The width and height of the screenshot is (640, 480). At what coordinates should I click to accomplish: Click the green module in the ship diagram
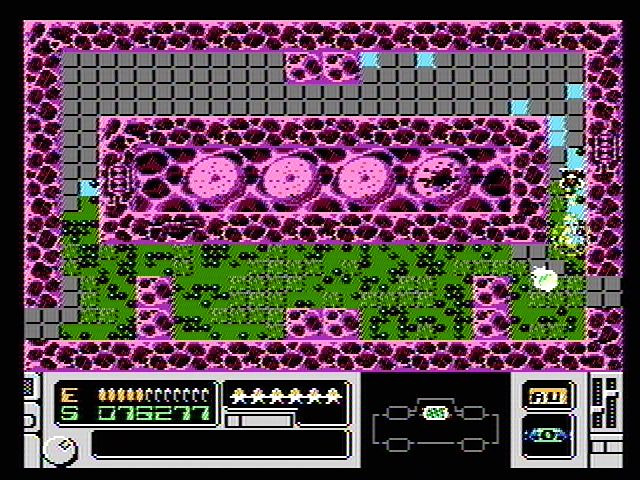click(x=435, y=412)
